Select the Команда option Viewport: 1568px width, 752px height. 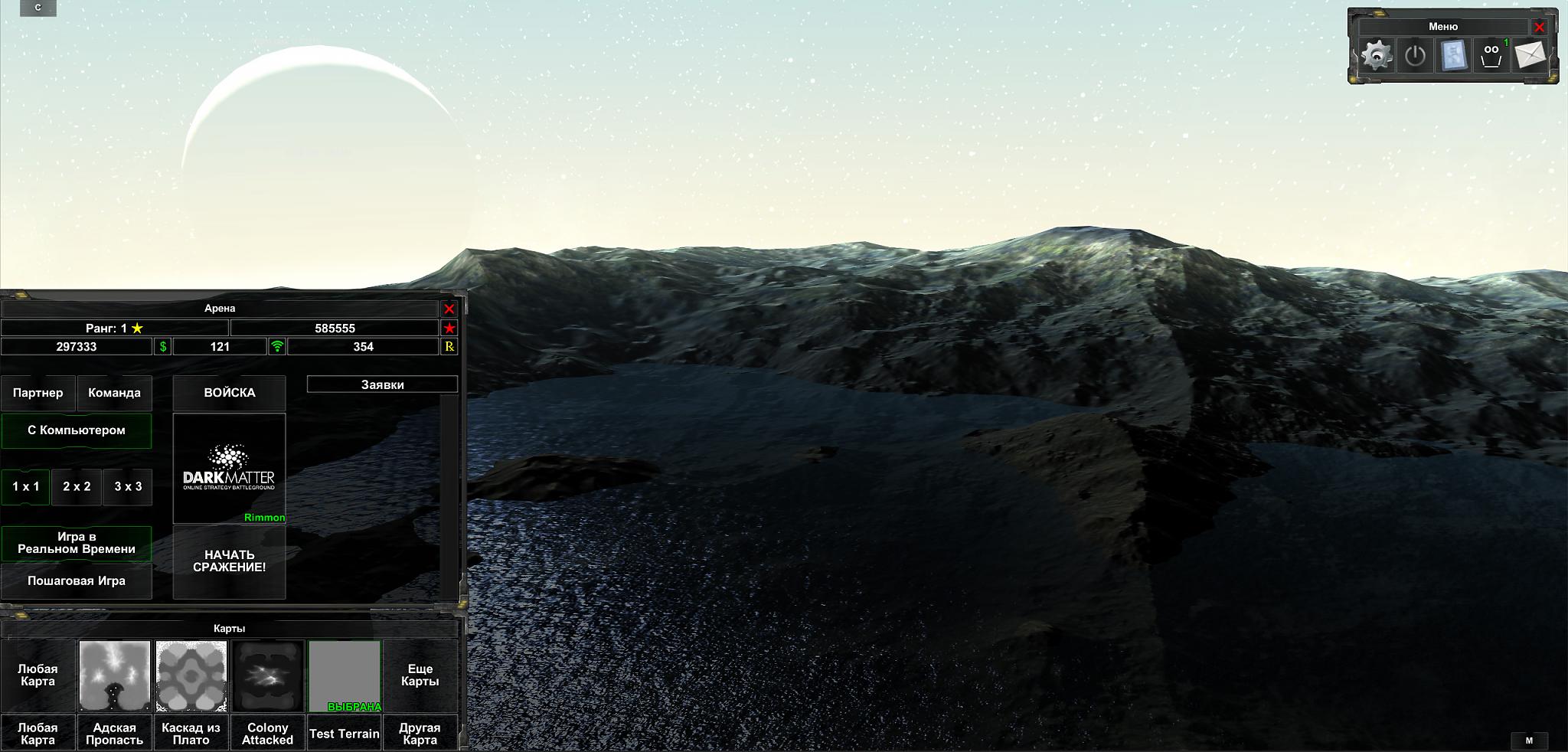[114, 393]
